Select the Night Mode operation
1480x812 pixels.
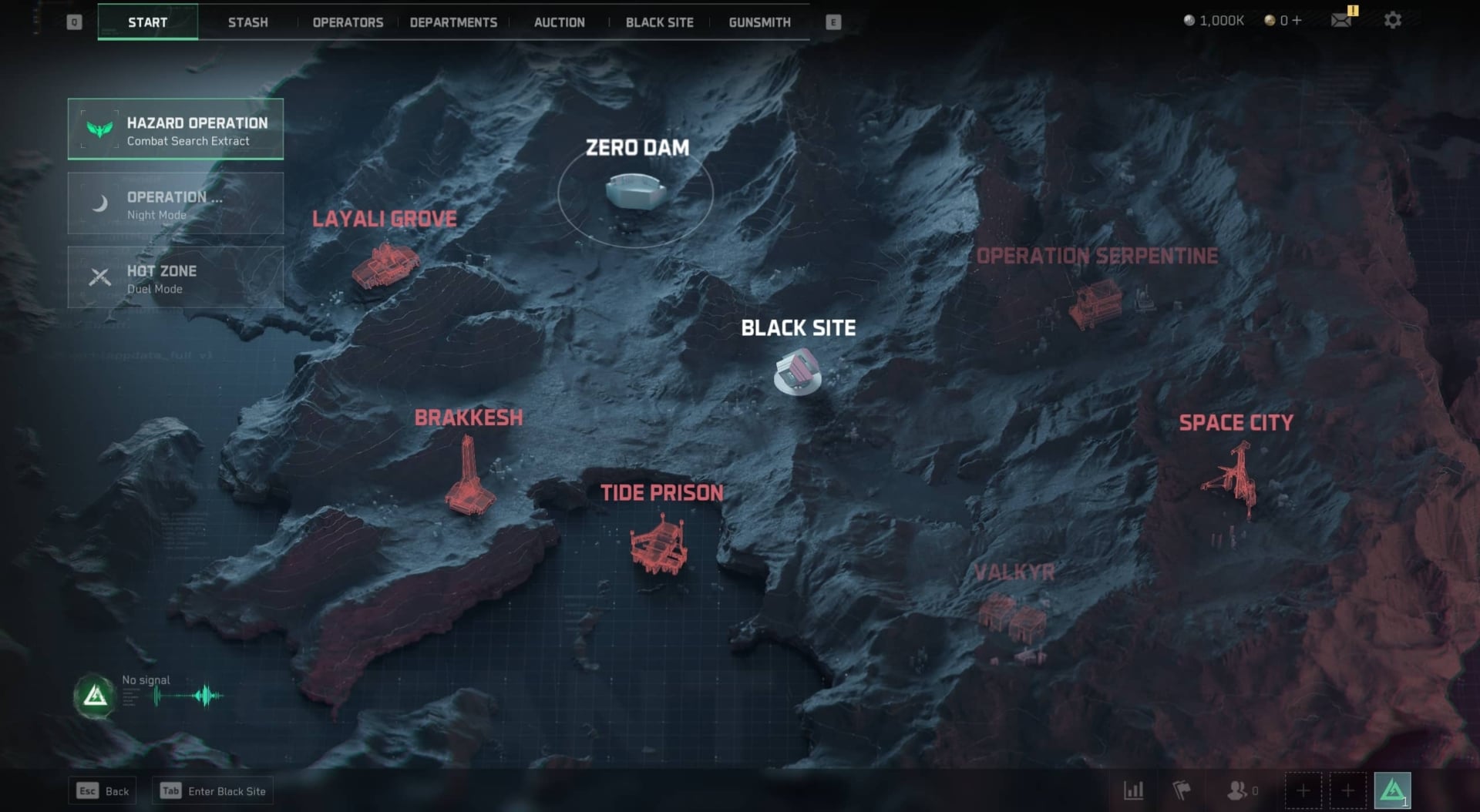click(x=176, y=203)
